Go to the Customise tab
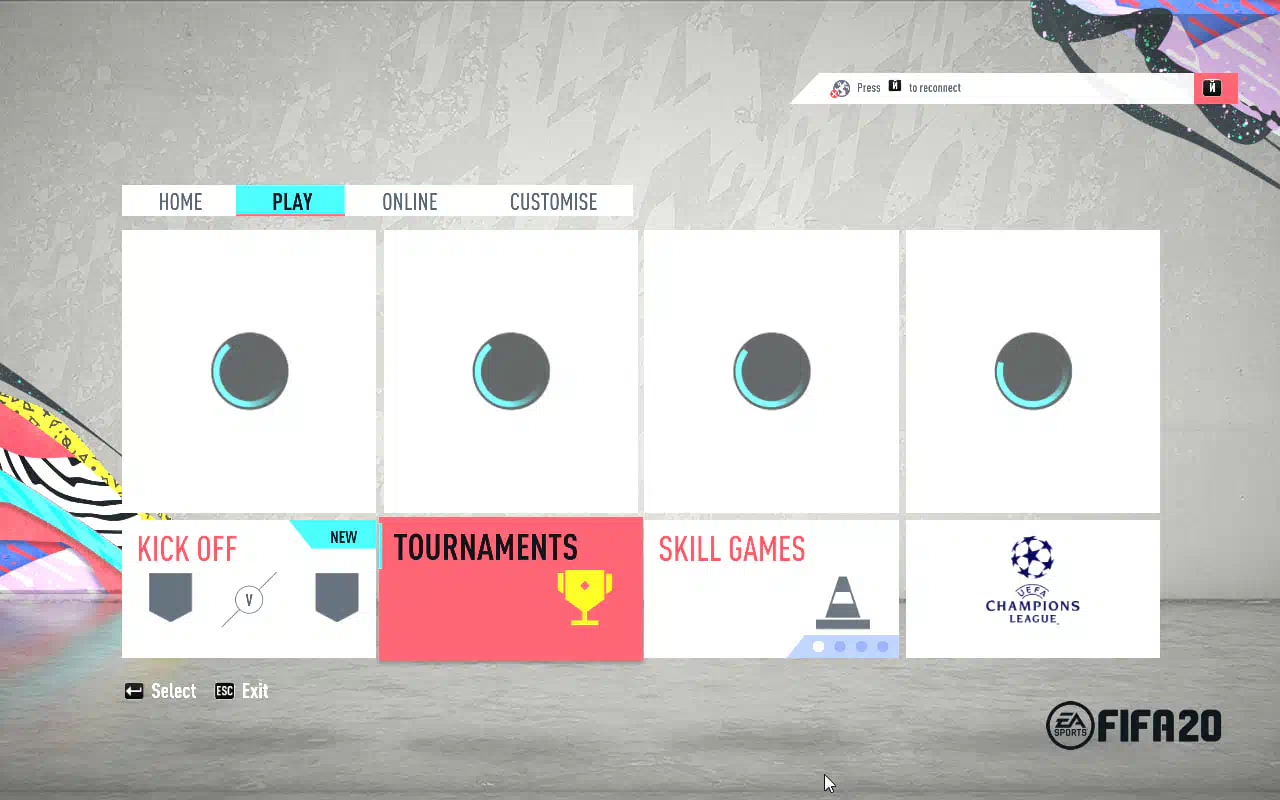 [x=553, y=201]
